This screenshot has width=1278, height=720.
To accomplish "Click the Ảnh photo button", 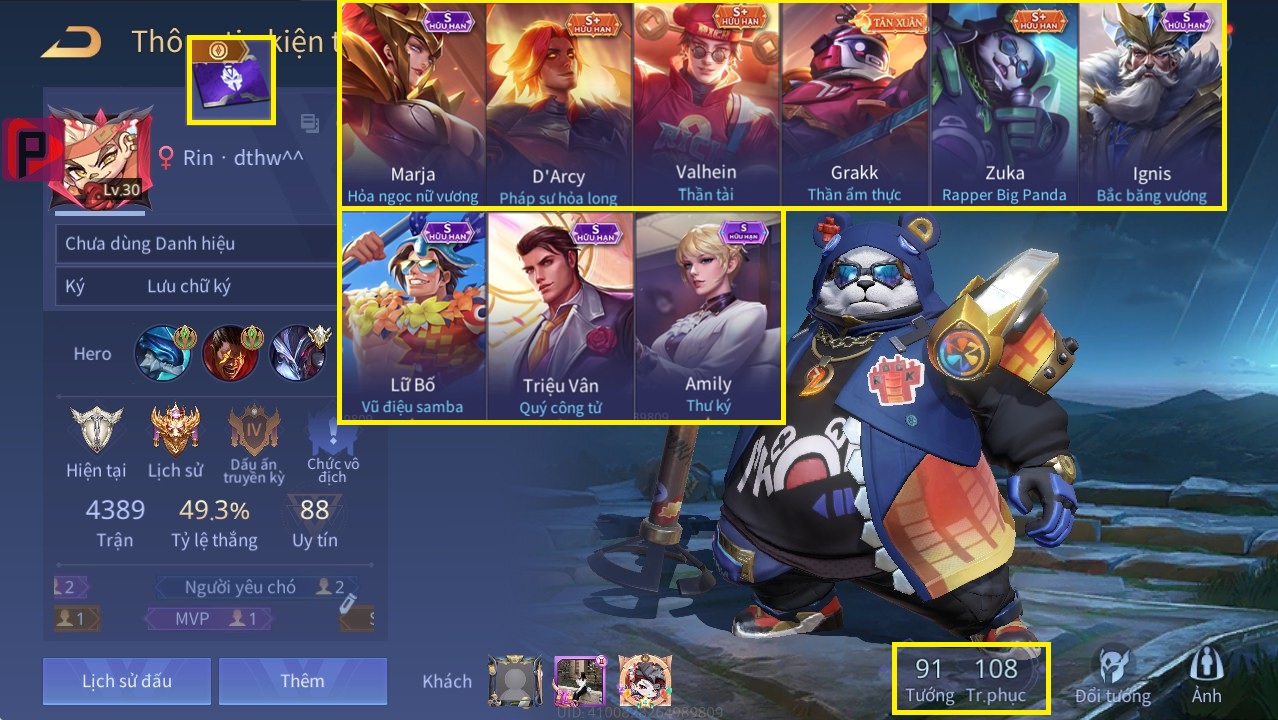I will tap(1206, 676).
